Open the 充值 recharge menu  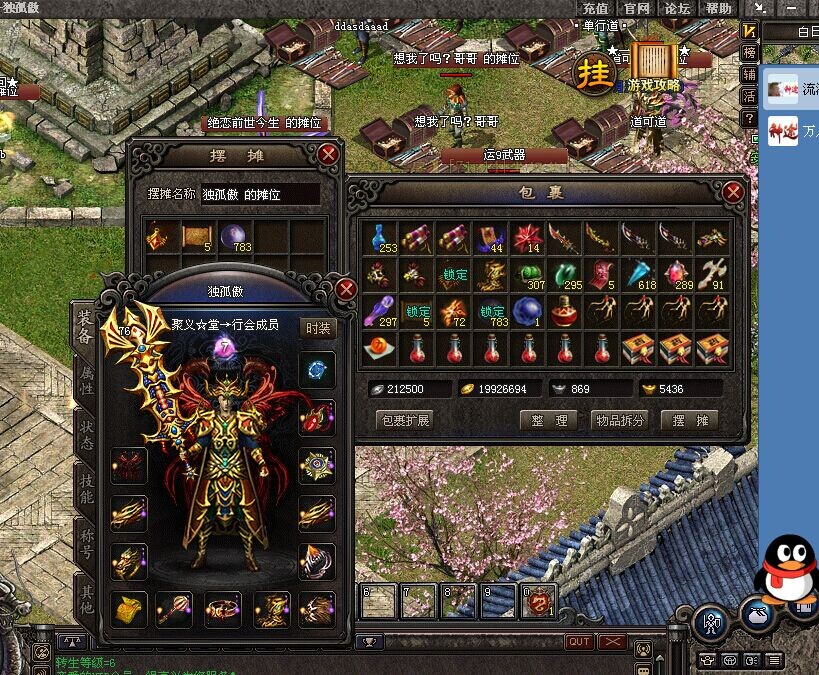[x=595, y=8]
